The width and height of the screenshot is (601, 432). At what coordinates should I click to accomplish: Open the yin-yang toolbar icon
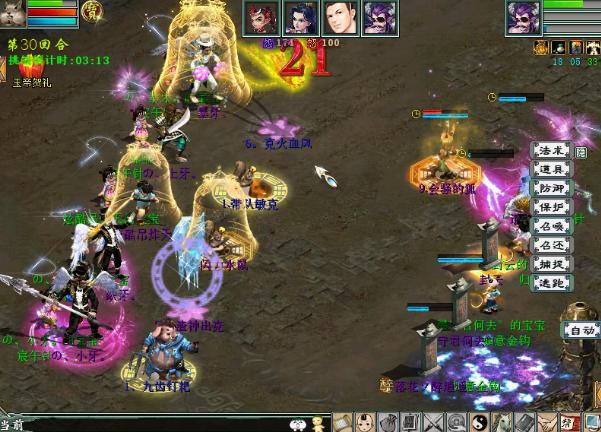tap(478, 422)
